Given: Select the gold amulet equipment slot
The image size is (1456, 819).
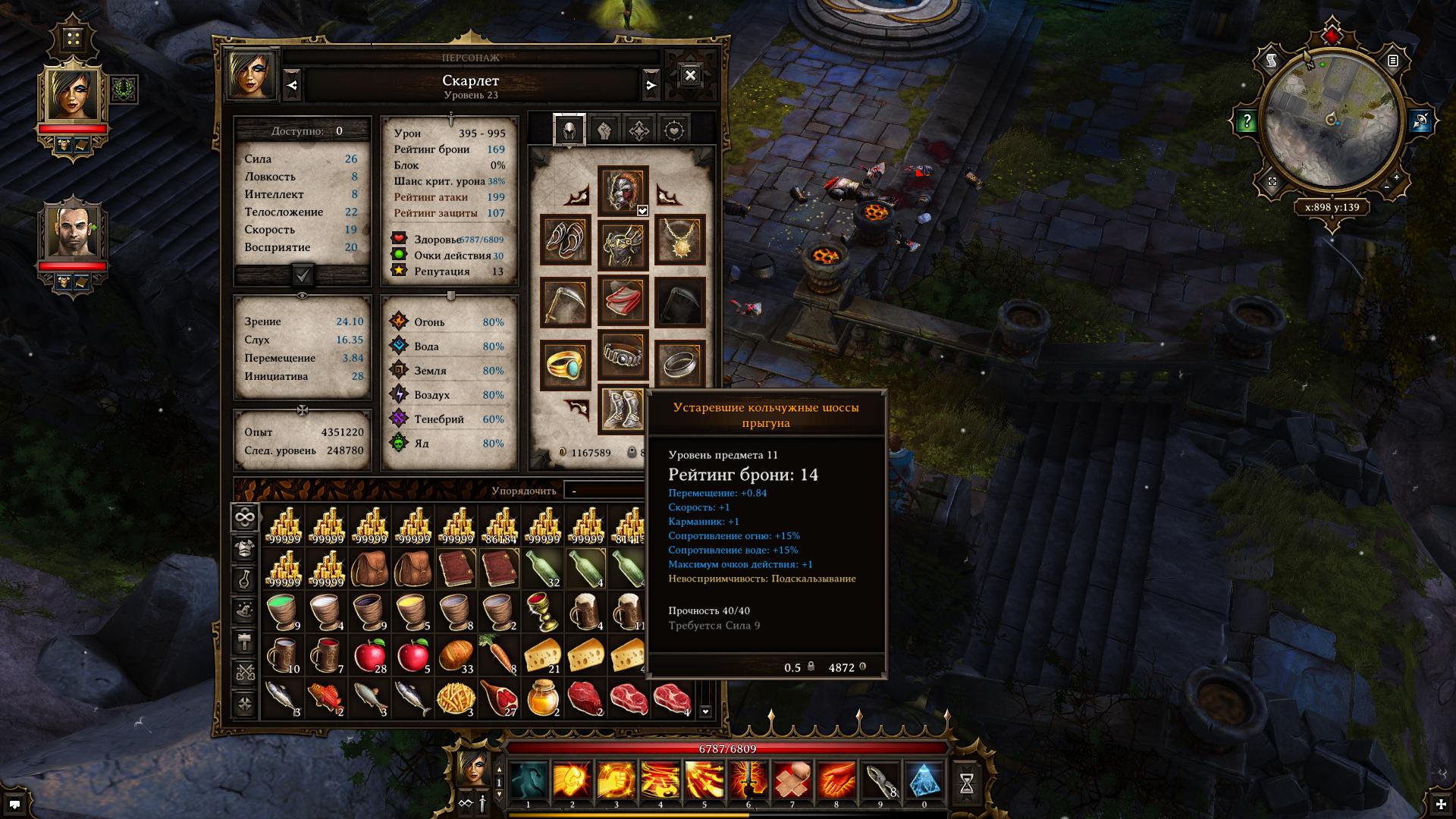Looking at the screenshot, I should coord(679,240).
